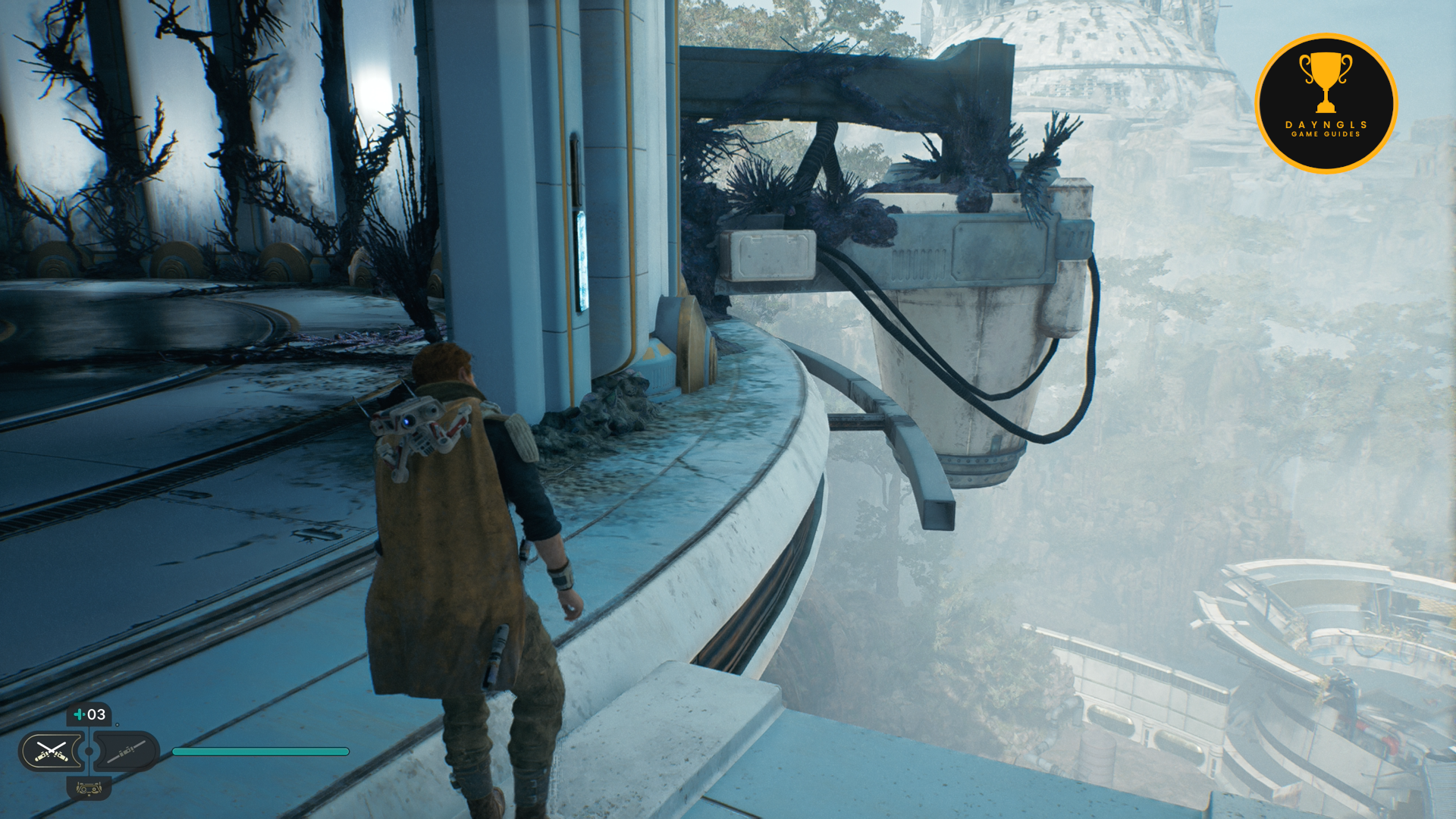Switch to the double-bladed lightsaber stance

tap(126, 752)
